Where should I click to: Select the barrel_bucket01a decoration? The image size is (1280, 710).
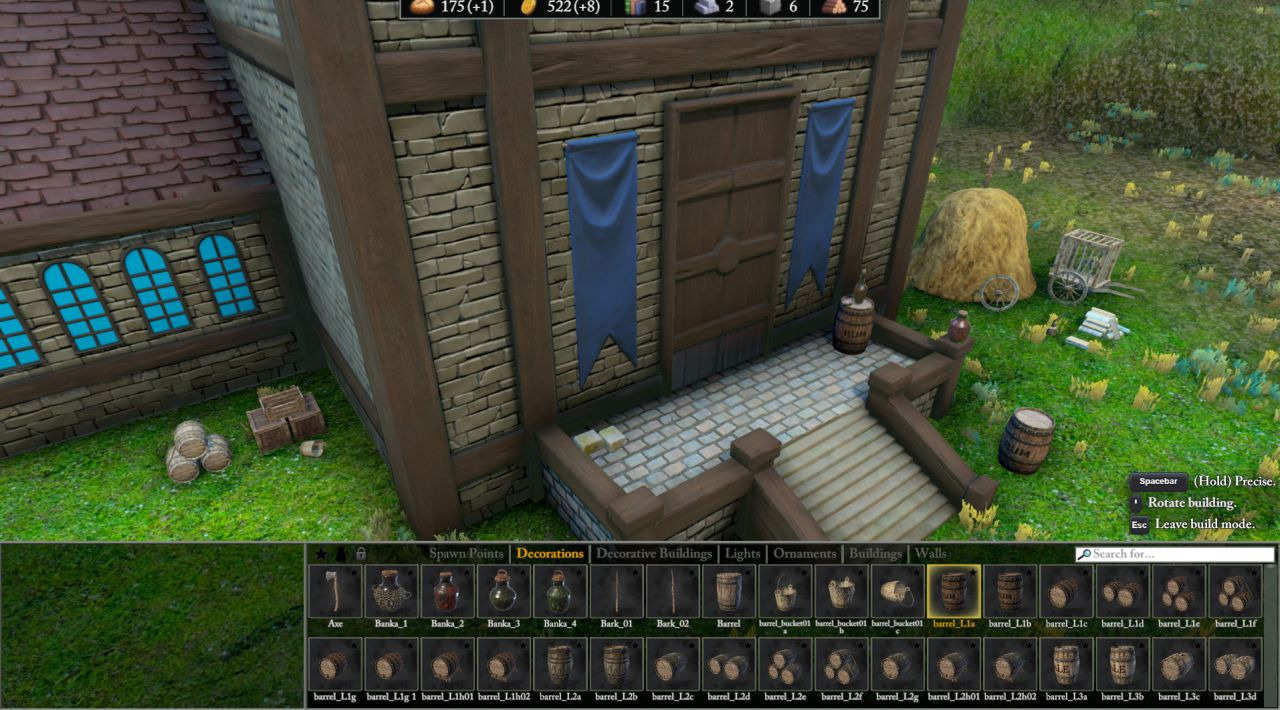[784, 591]
